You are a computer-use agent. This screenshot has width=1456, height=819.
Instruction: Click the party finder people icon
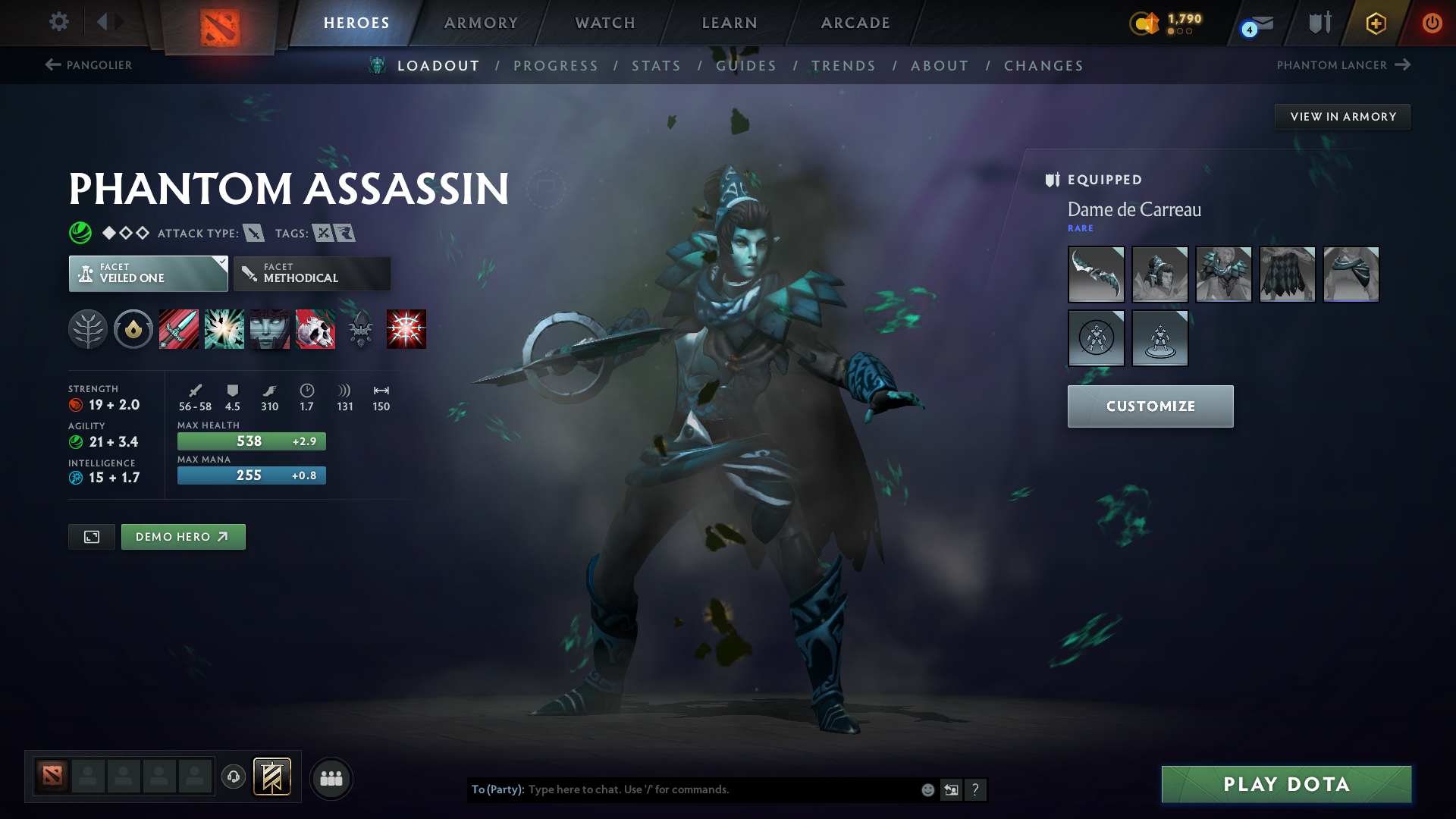(x=331, y=777)
